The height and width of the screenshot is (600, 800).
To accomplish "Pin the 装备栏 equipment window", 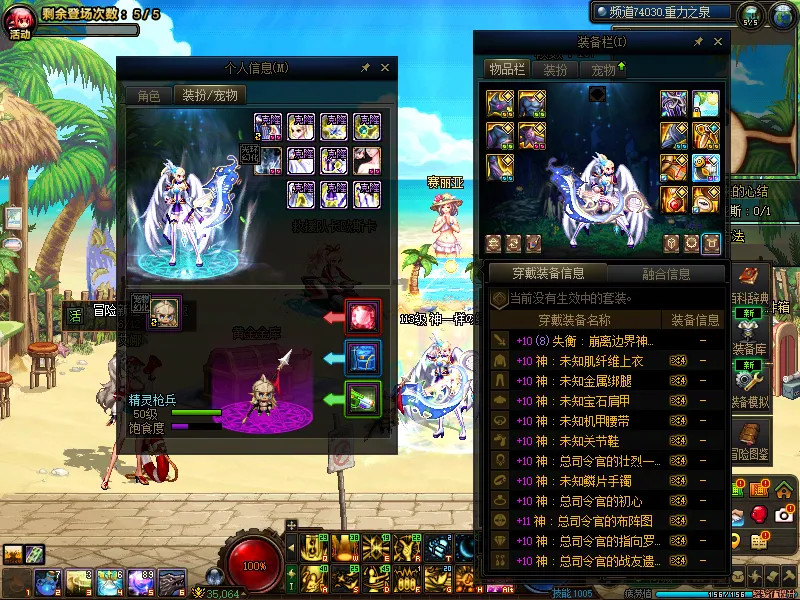I will pyautogui.click(x=698, y=42).
